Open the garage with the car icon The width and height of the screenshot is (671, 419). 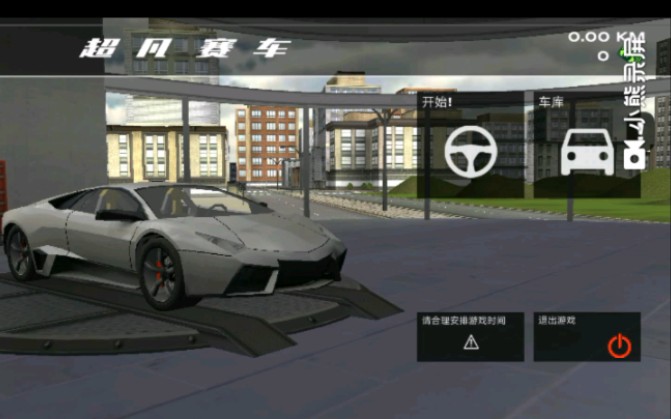tap(588, 151)
